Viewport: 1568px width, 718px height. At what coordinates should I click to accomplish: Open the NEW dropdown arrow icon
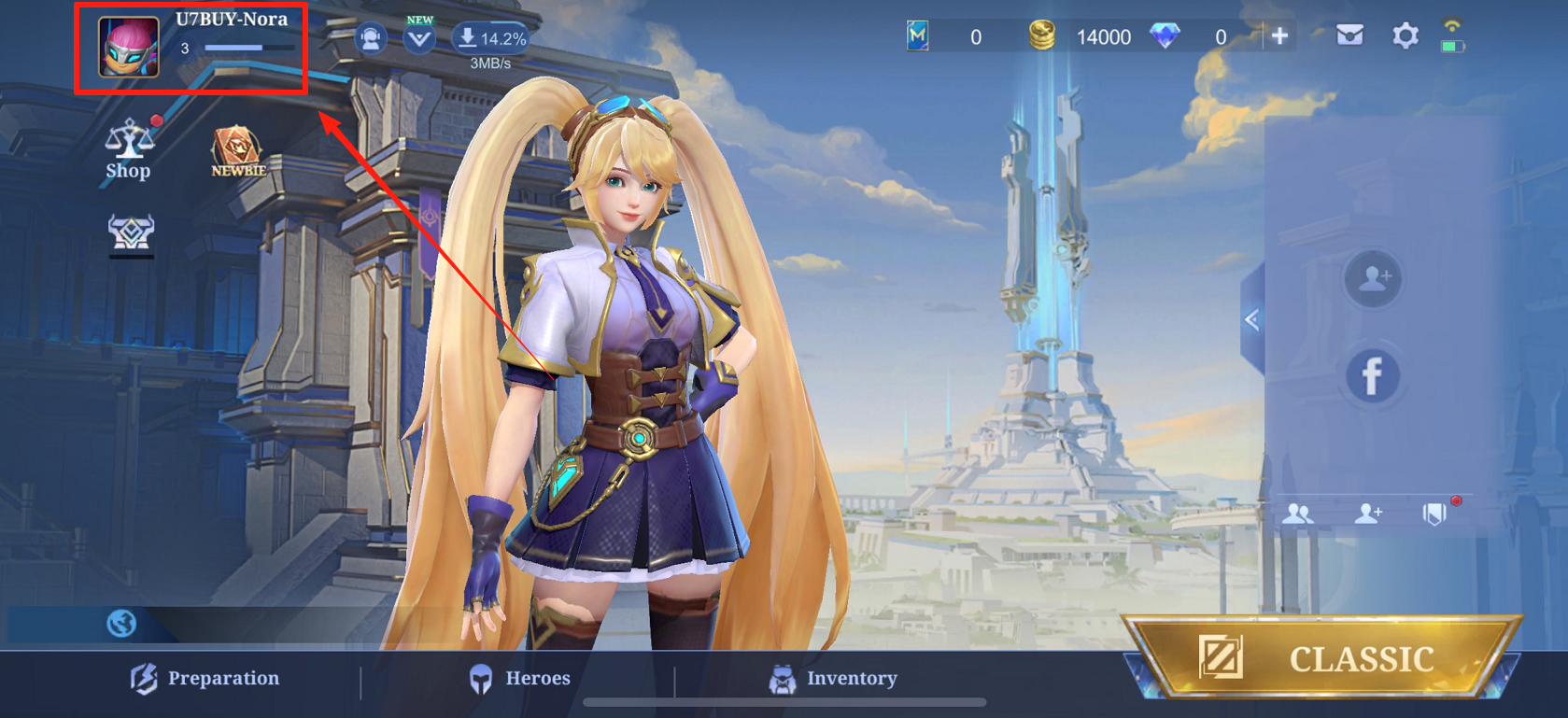point(419,38)
